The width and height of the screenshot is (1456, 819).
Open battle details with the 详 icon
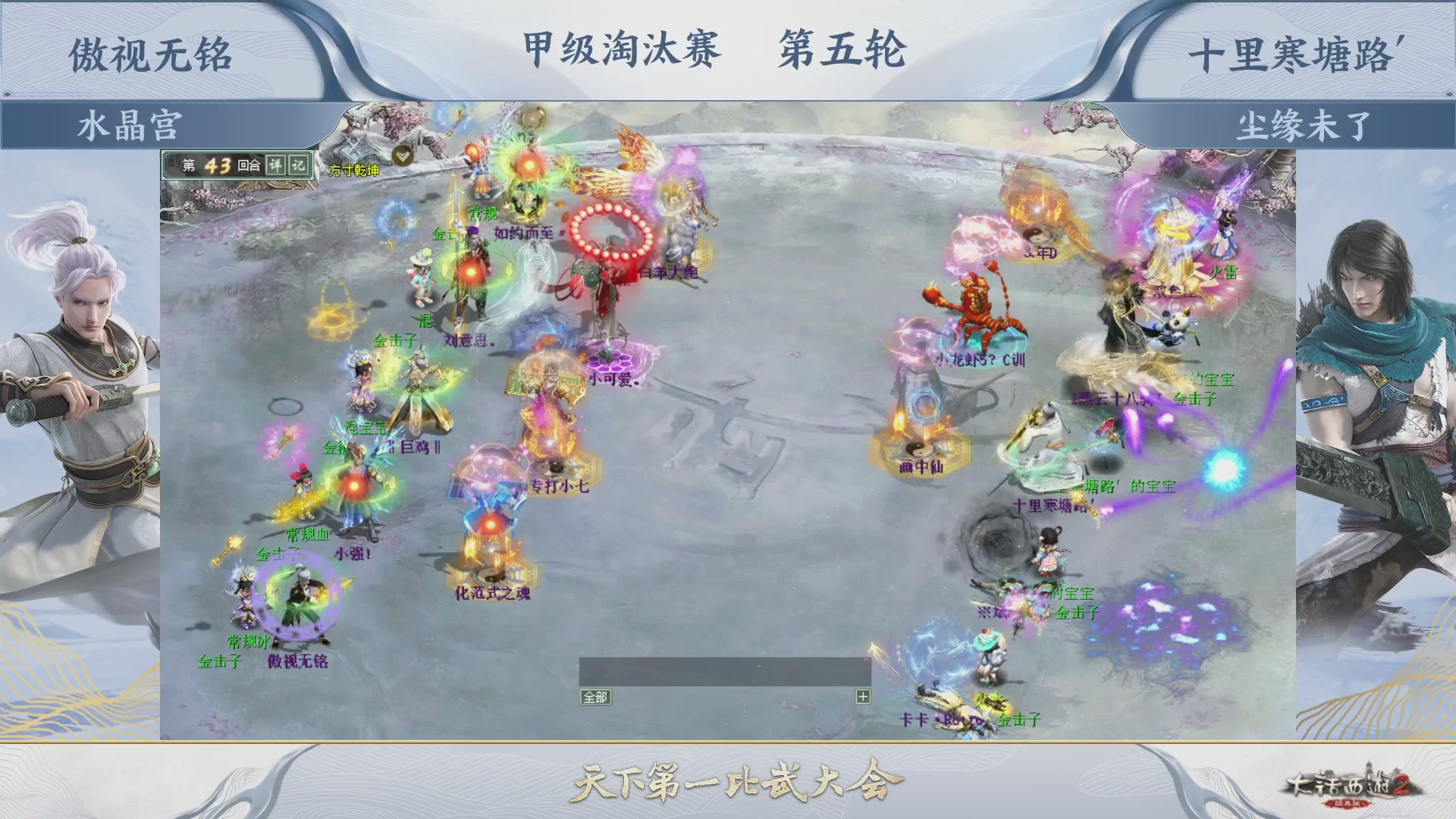tap(278, 165)
